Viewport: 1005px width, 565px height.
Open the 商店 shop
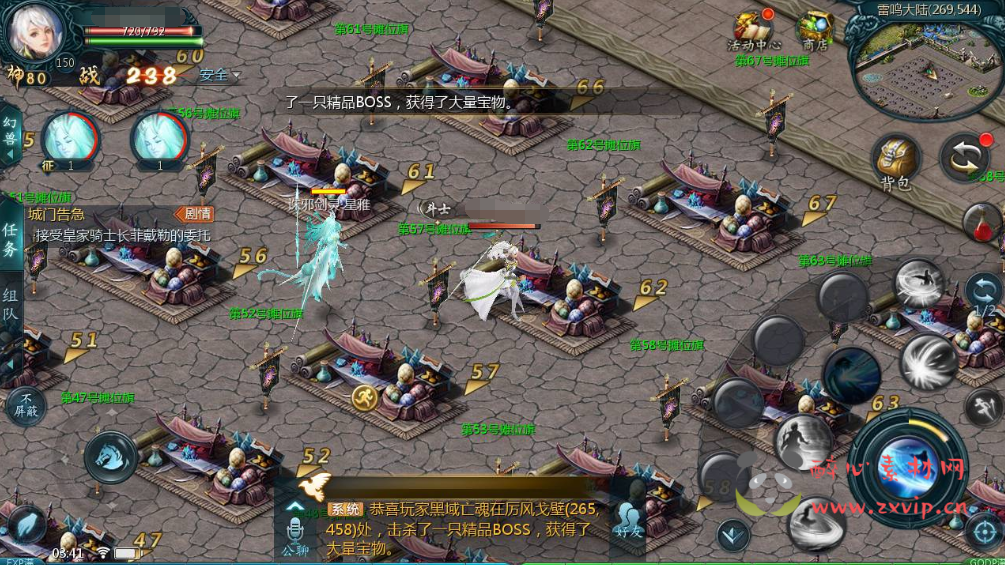(x=814, y=30)
